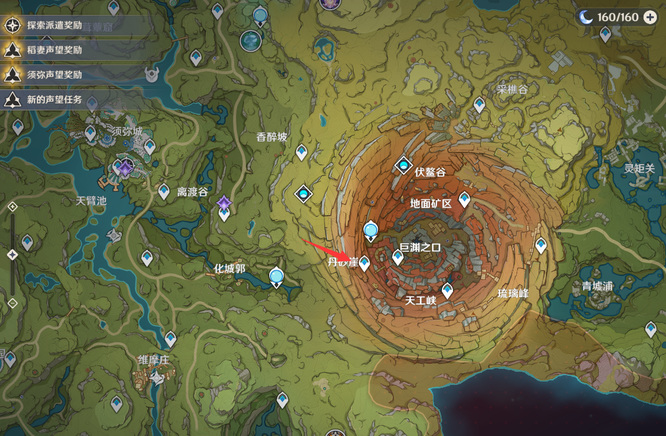The height and width of the screenshot is (436, 666).
Task: Select the teleport waypoint at 丹砂崖
Action: [x=365, y=263]
